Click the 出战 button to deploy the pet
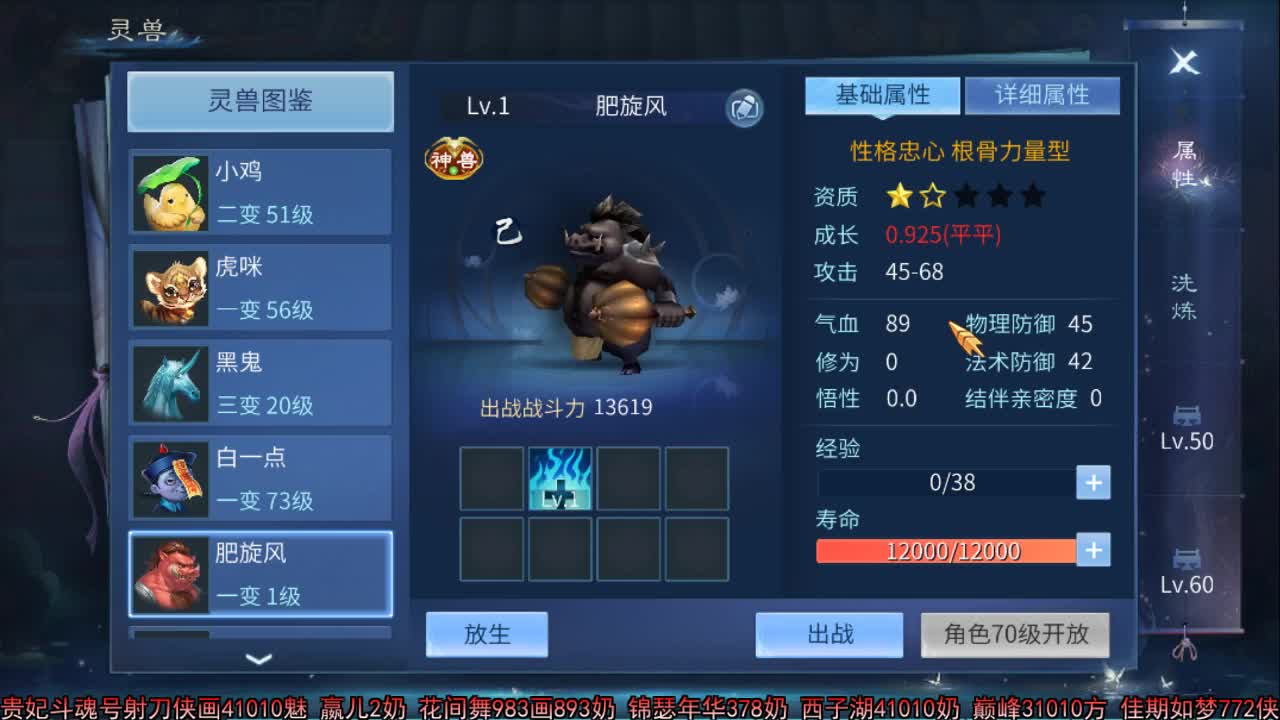 tap(829, 634)
